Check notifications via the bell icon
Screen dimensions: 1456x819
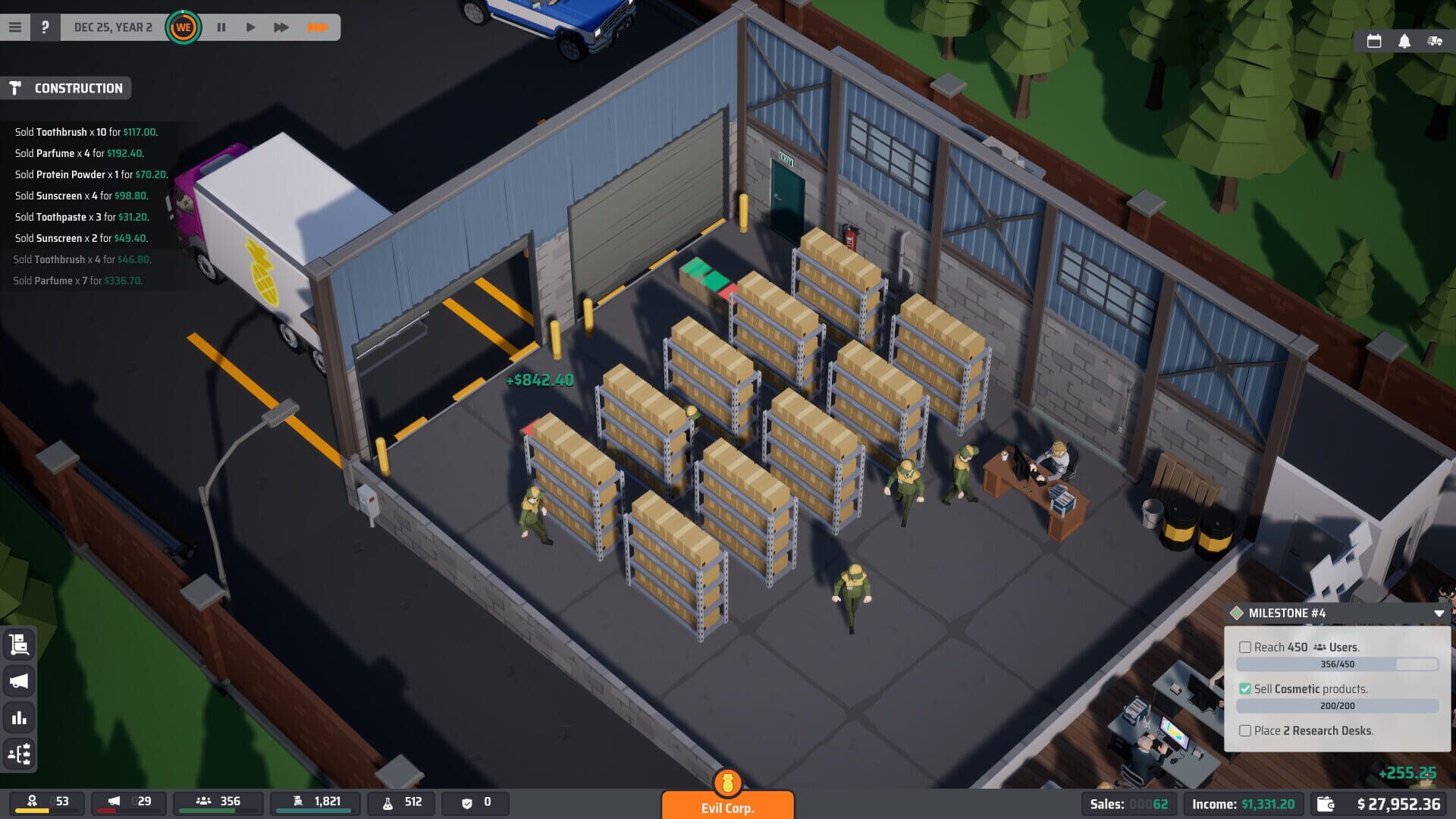click(x=1406, y=42)
